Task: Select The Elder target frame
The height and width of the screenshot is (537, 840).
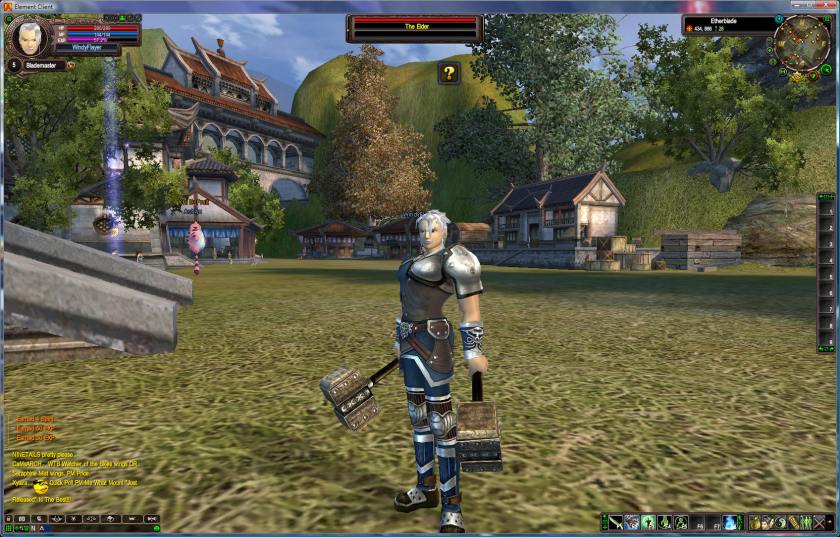Action: pyautogui.click(x=415, y=28)
